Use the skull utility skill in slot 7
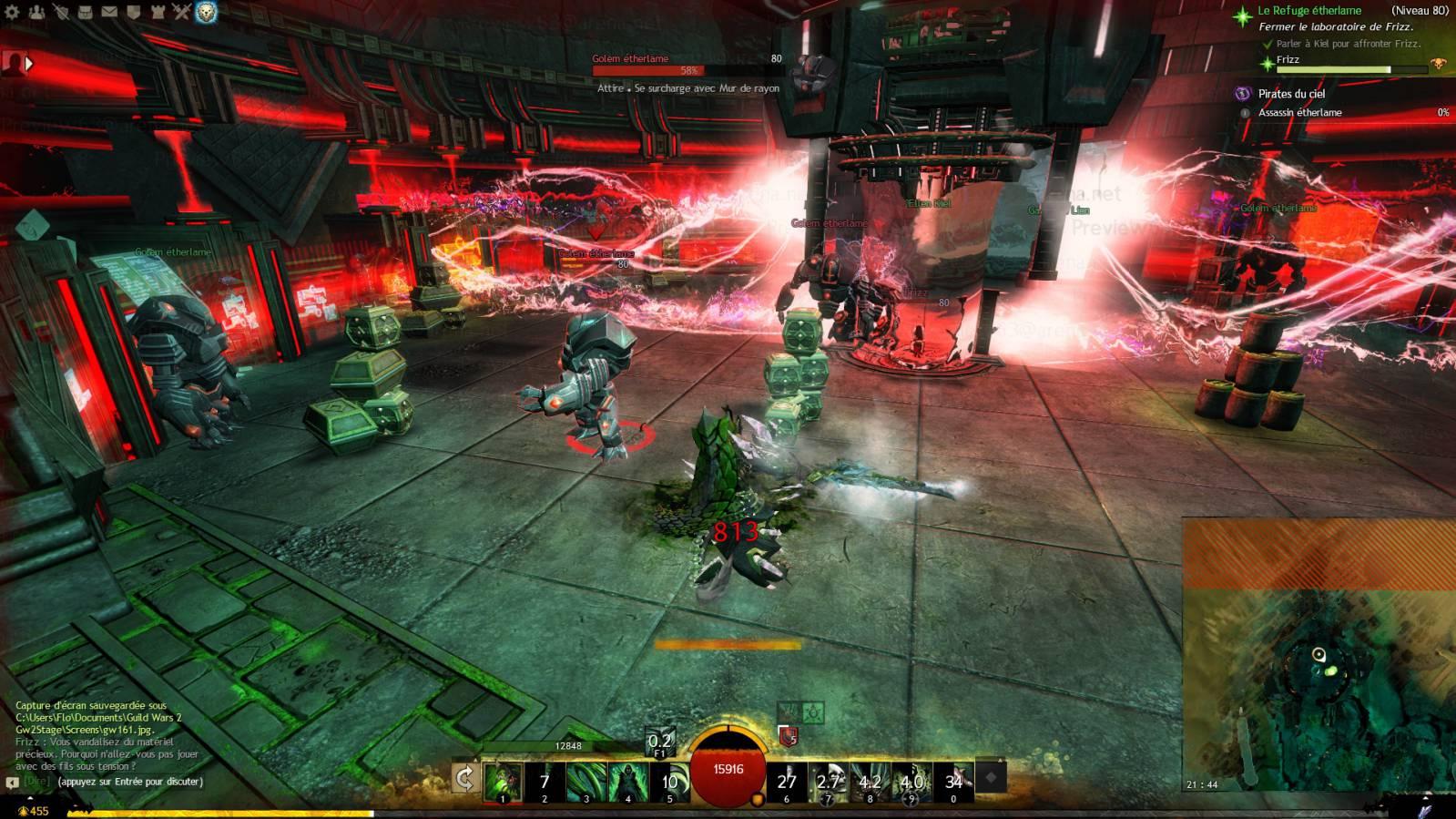Viewport: 1456px width, 819px height. pos(828,782)
